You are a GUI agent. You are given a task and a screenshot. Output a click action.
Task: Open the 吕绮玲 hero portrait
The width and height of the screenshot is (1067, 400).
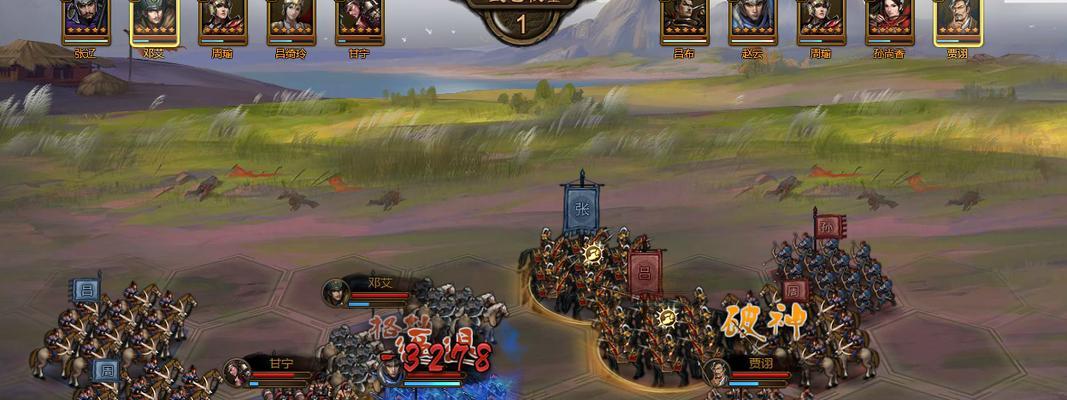(x=290, y=19)
